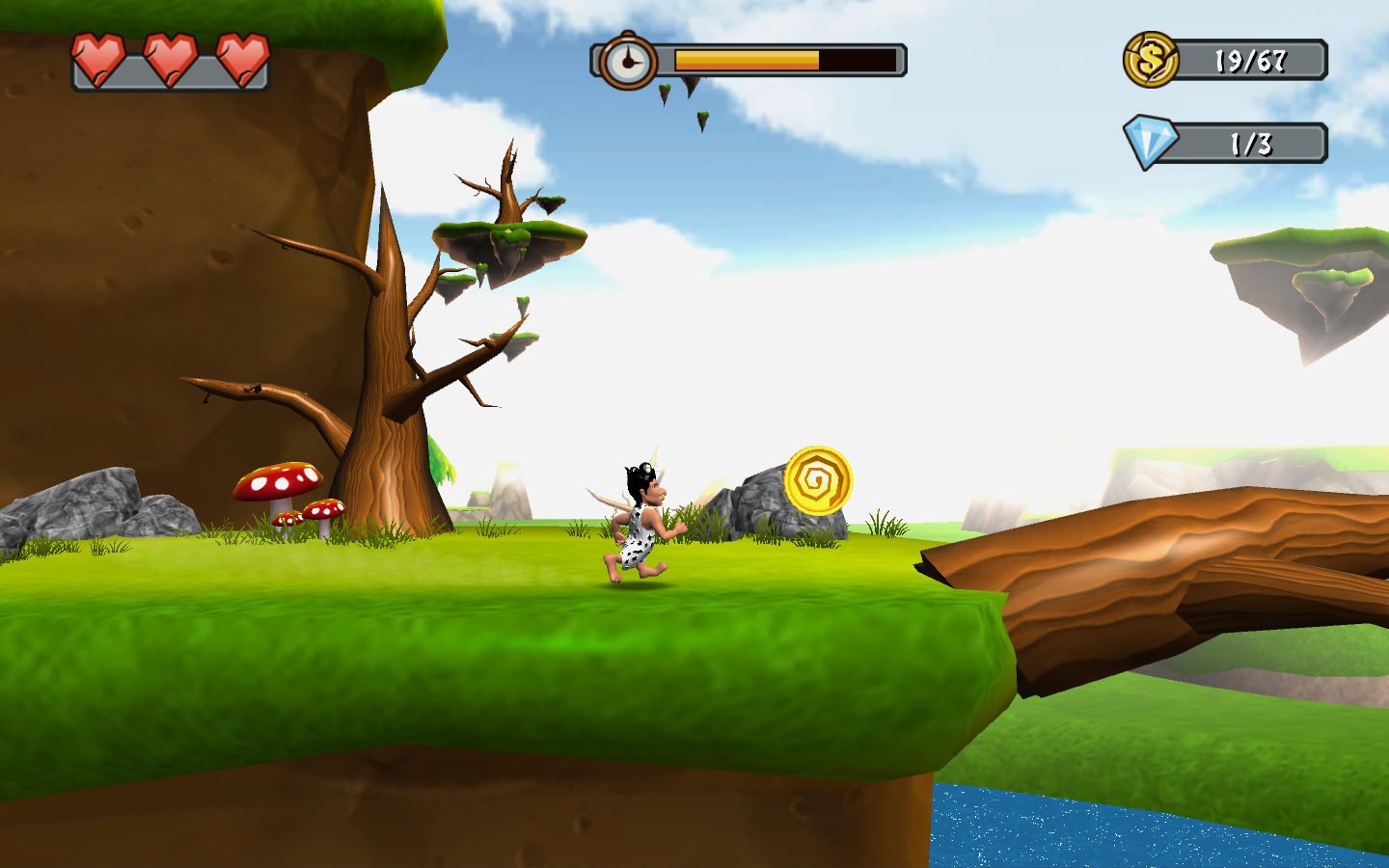The height and width of the screenshot is (868, 1389).
Task: Click the empty dark section of the timer bar
Action: coord(858,60)
